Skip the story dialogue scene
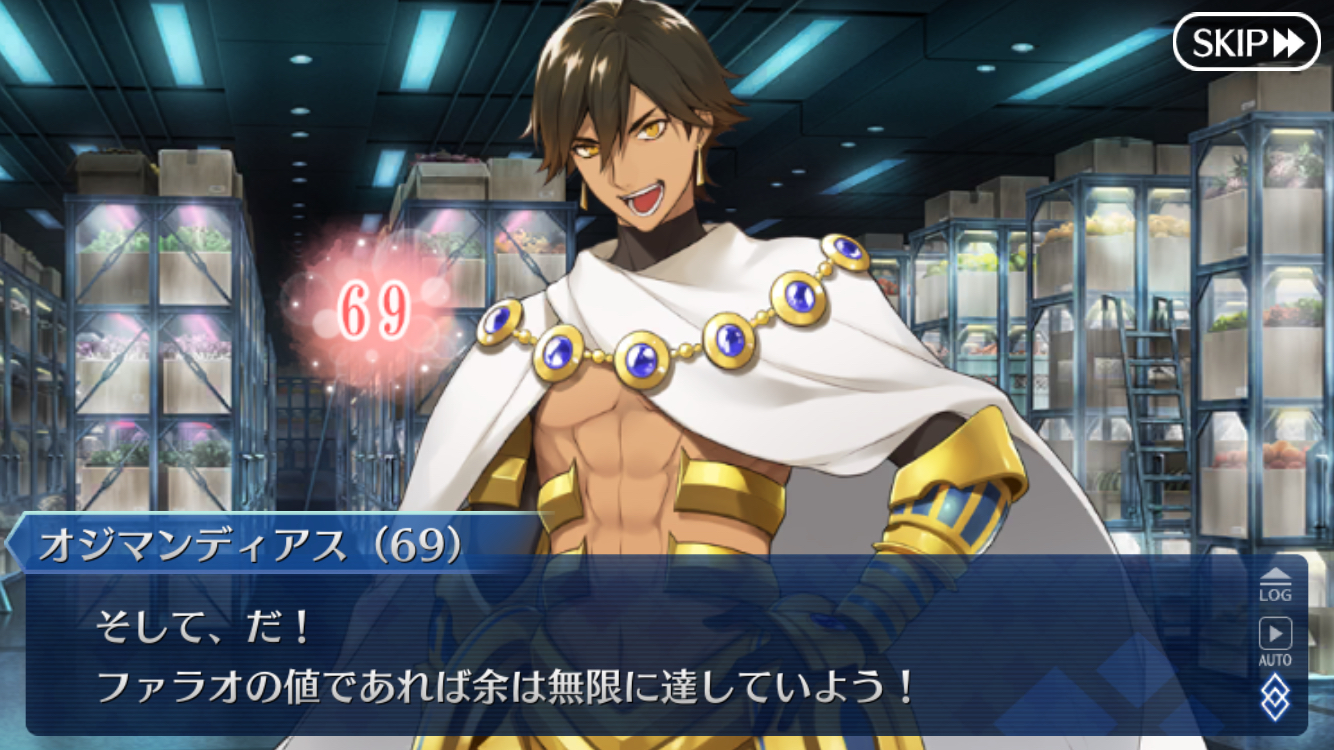Image resolution: width=1334 pixels, height=750 pixels. (x=1246, y=42)
